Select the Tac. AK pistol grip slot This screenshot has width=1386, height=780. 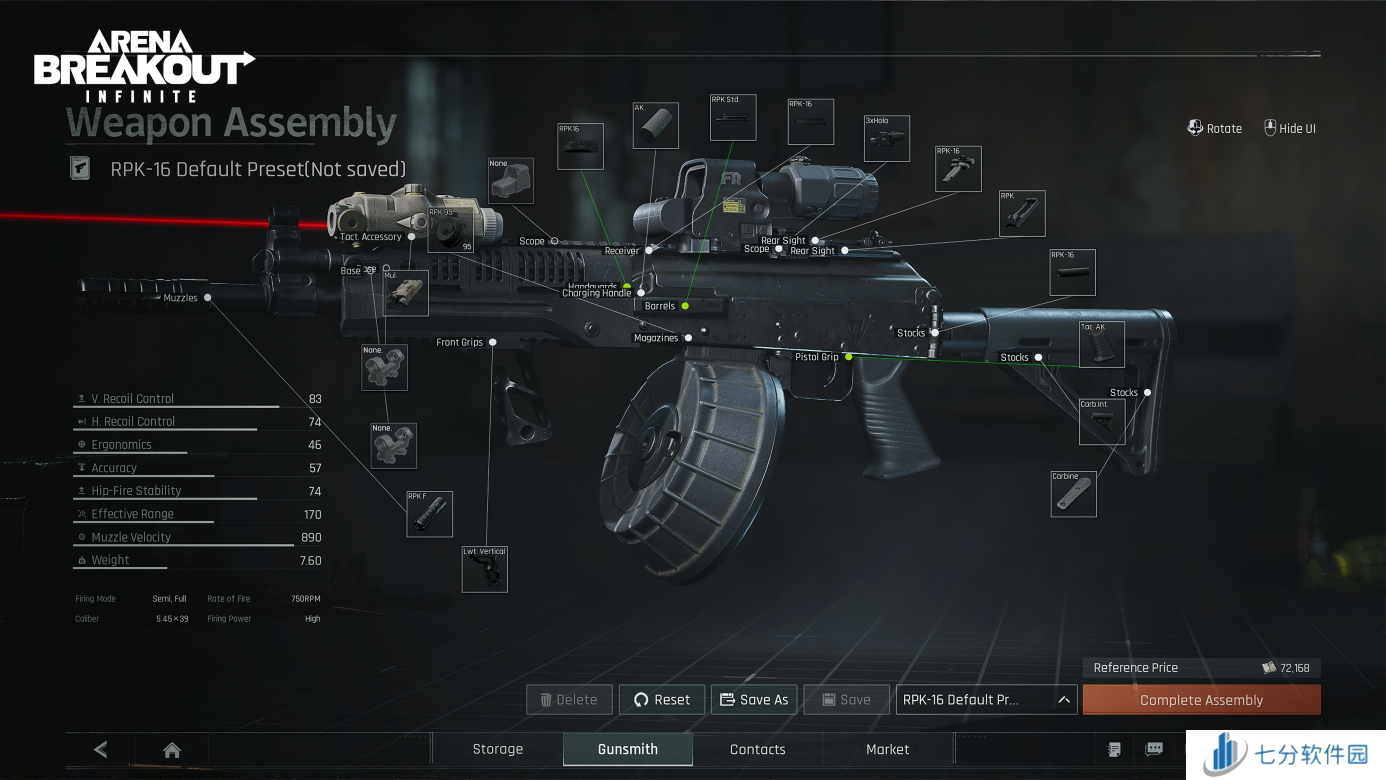click(1101, 345)
